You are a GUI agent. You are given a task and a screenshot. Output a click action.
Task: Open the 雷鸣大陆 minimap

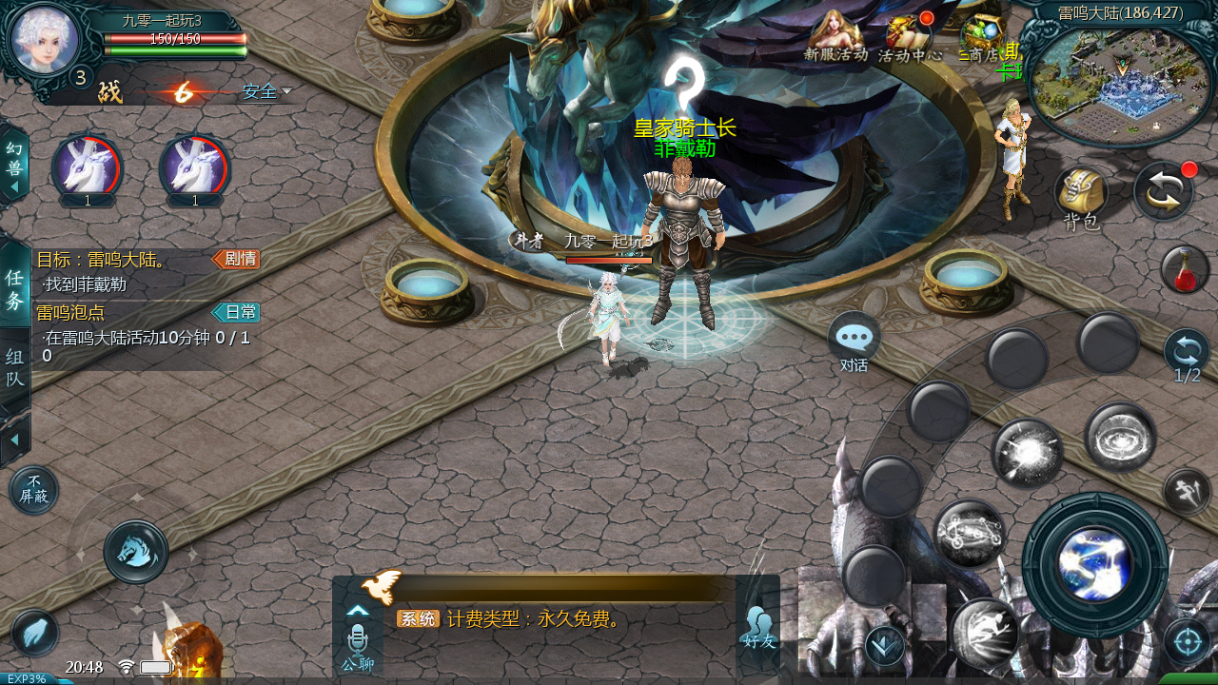coord(1120,87)
